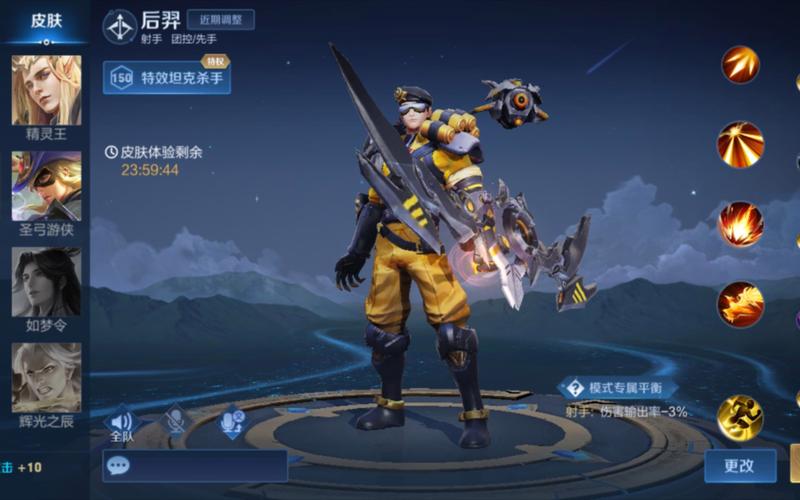View the 特效坦克杀手 privilege badge

167,77
